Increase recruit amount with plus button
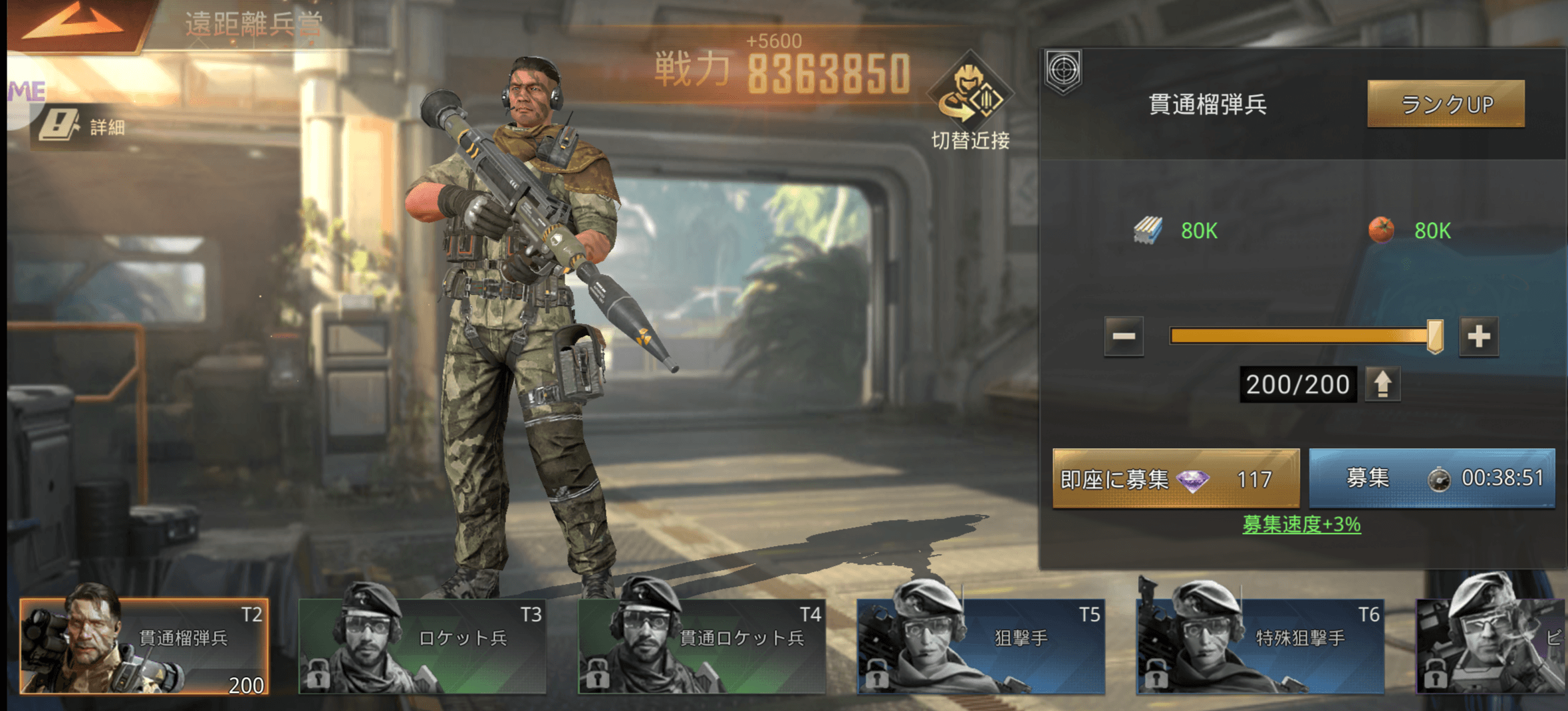 [x=1478, y=337]
